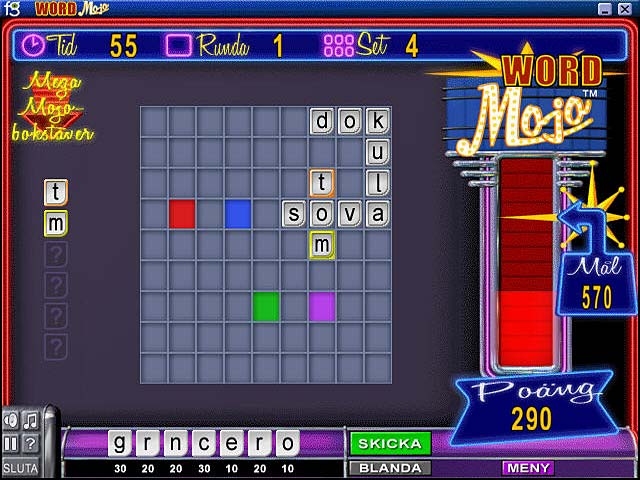Select the Mega Mojo letter t tile

tap(56, 192)
